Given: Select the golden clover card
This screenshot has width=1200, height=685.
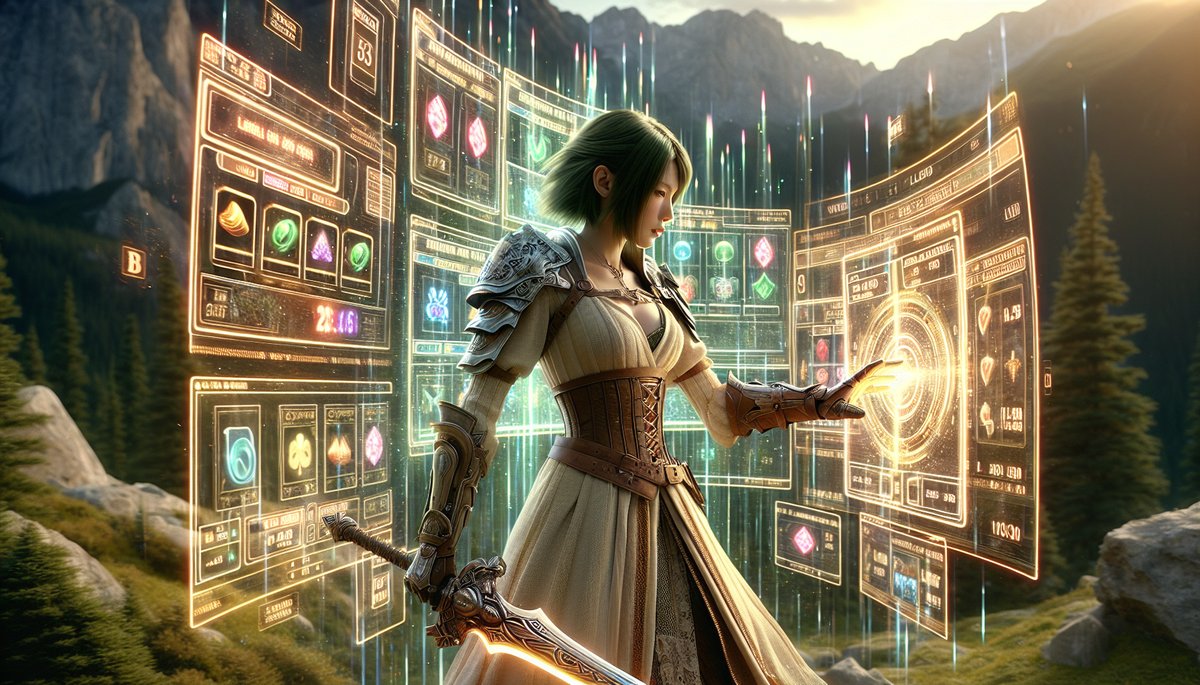Looking at the screenshot, I should (x=299, y=453).
